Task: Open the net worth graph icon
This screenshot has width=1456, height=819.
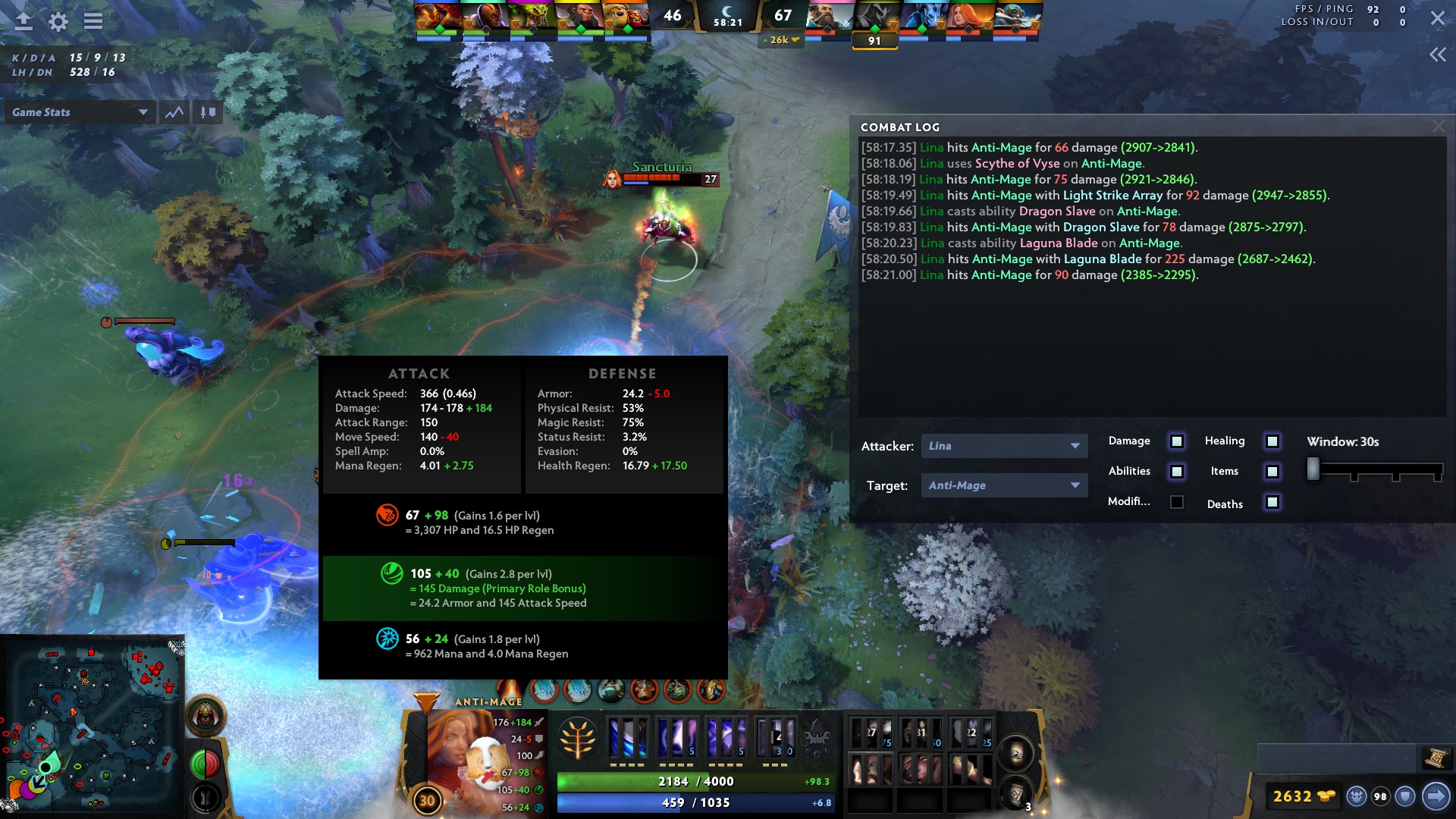Action: point(174,112)
